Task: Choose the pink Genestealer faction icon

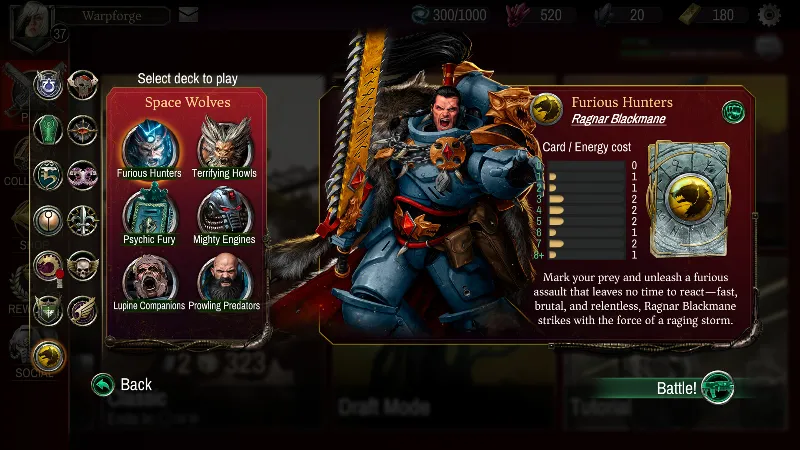Action: [x=82, y=174]
